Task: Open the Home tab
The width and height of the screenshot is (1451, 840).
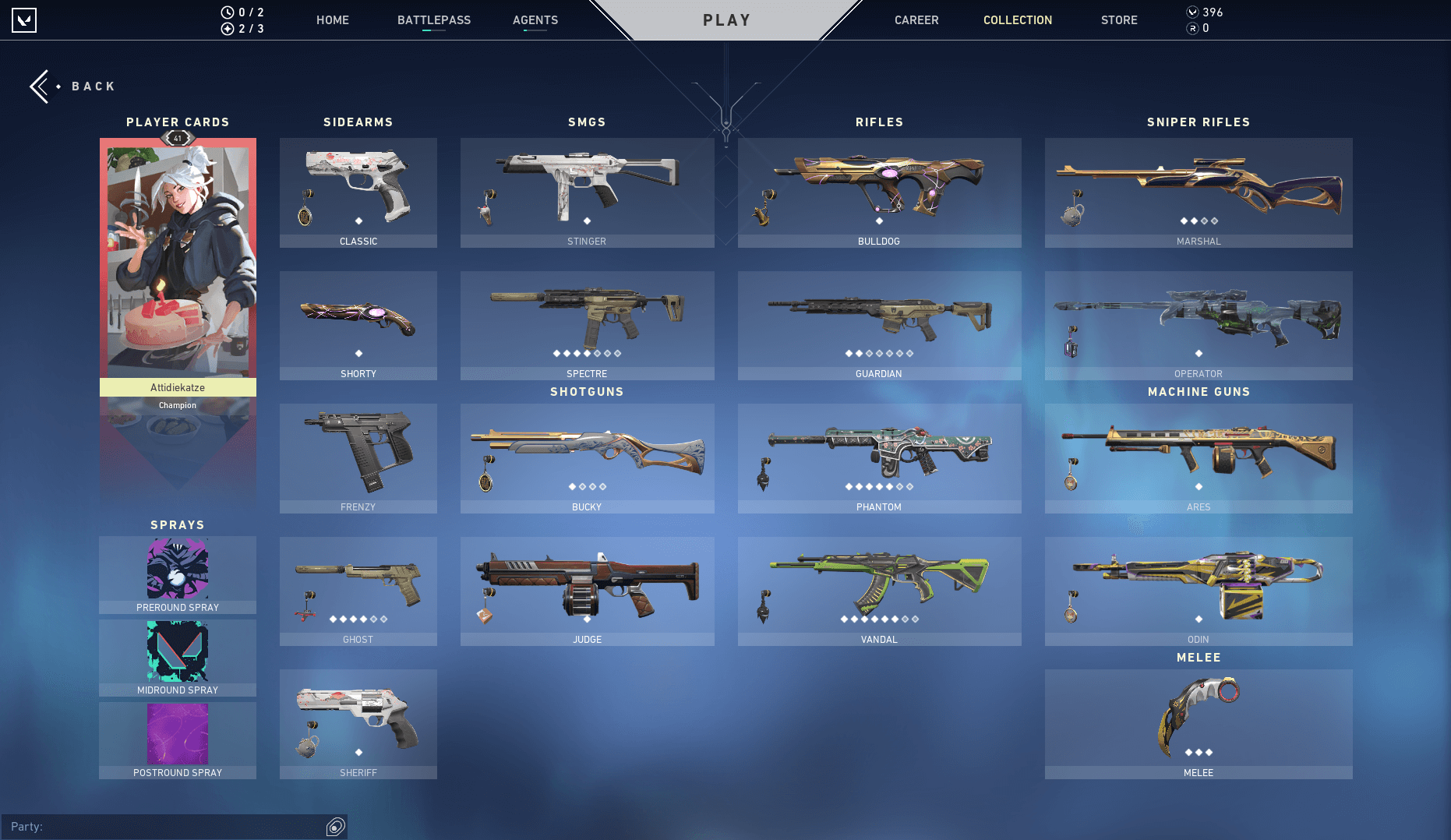Action: [x=333, y=20]
